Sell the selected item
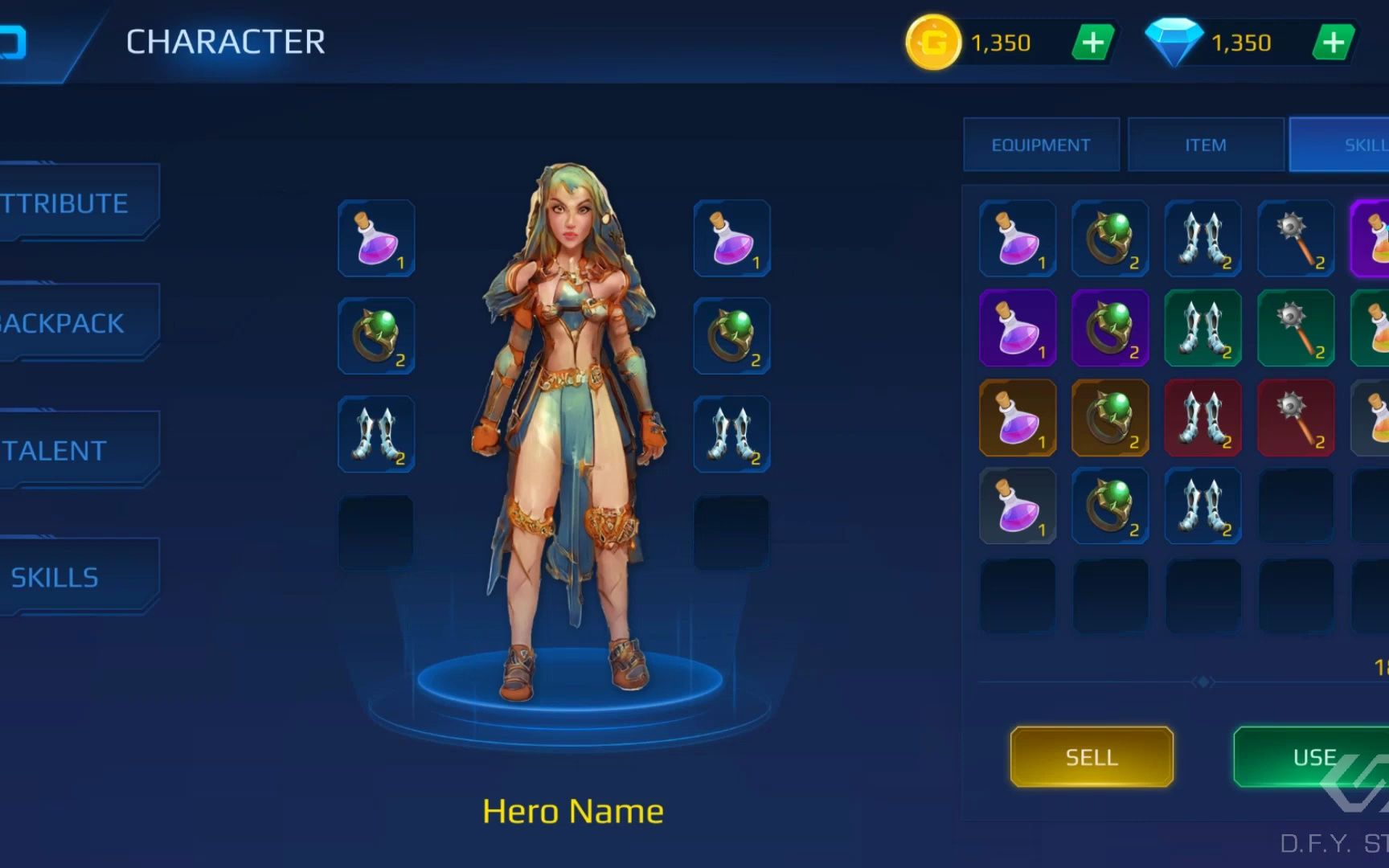The width and height of the screenshot is (1389, 868). 1092,757
